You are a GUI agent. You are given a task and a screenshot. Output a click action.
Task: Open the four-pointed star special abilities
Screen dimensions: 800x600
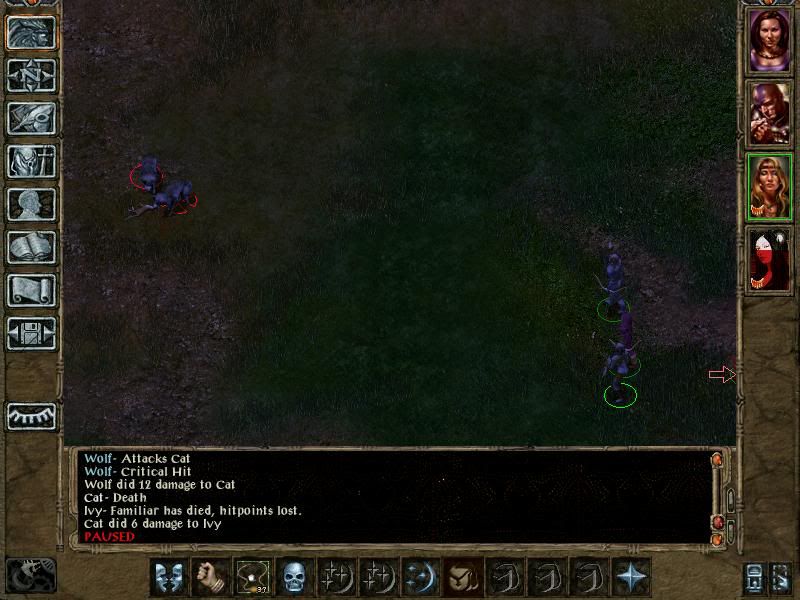[x=631, y=577]
